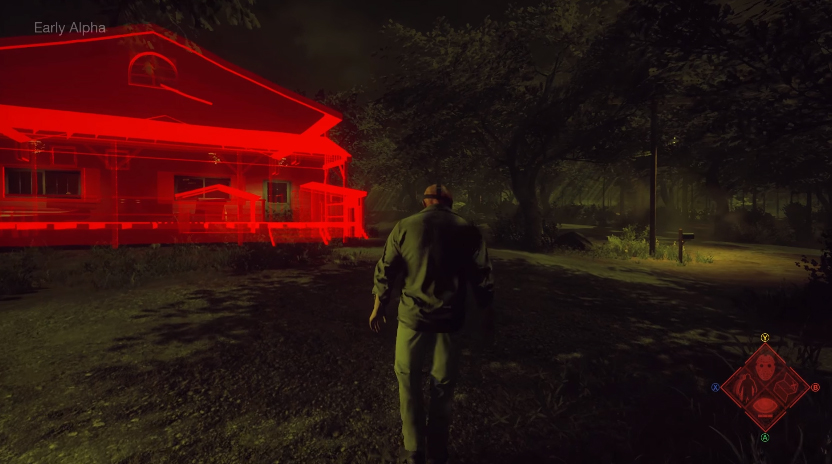Screen dimensions: 832x464
Task: Activate the hockey mask ability icon
Action: (x=765, y=366)
